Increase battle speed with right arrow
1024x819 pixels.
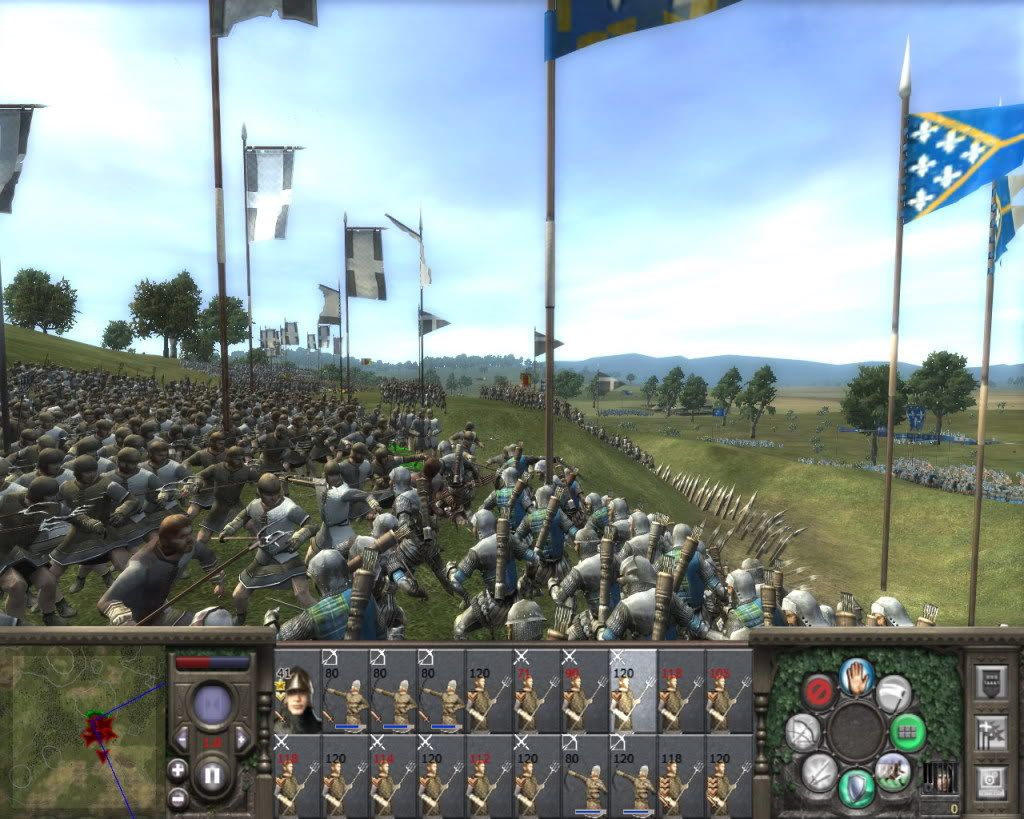tap(241, 739)
